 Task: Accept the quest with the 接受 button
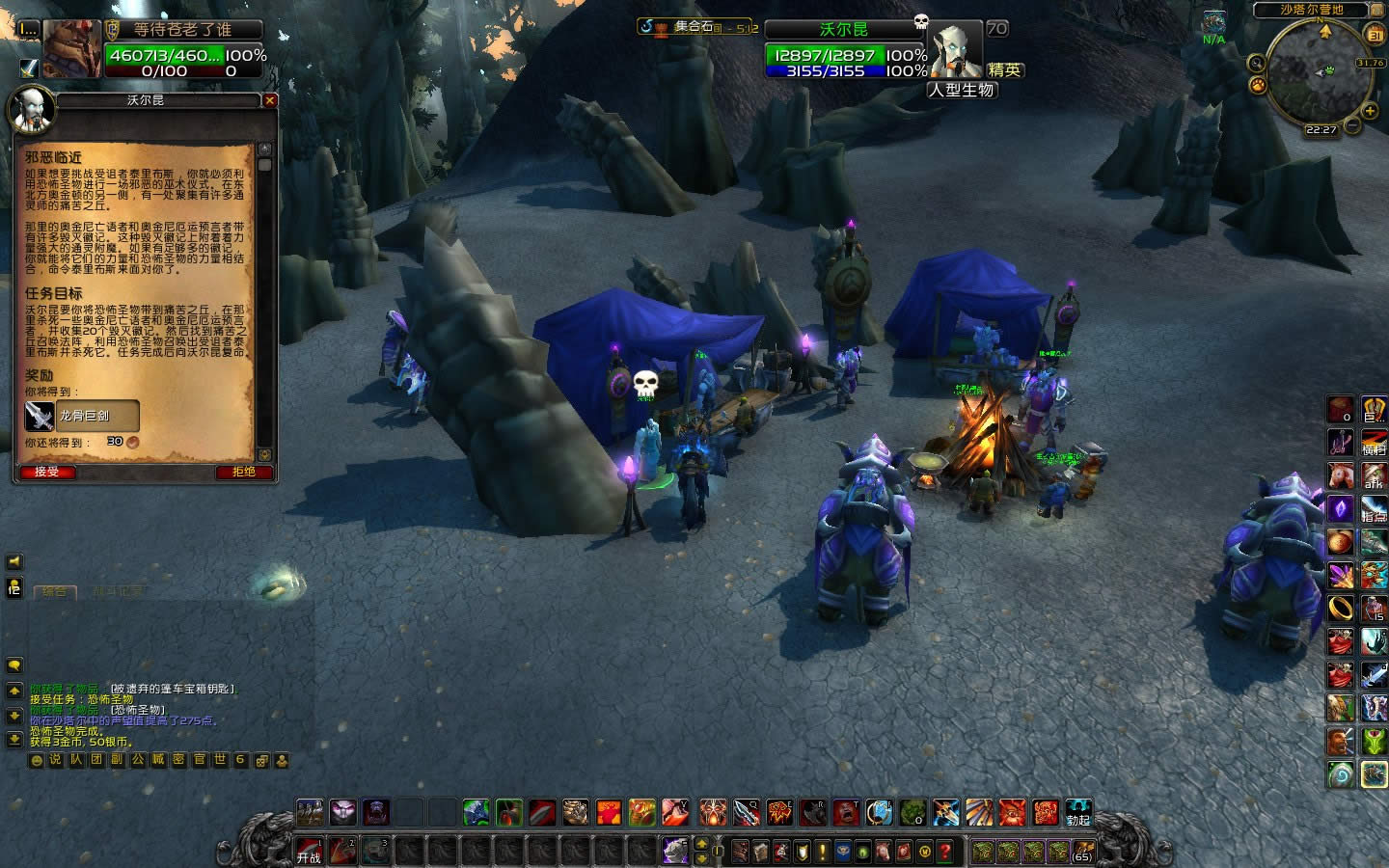tap(47, 472)
